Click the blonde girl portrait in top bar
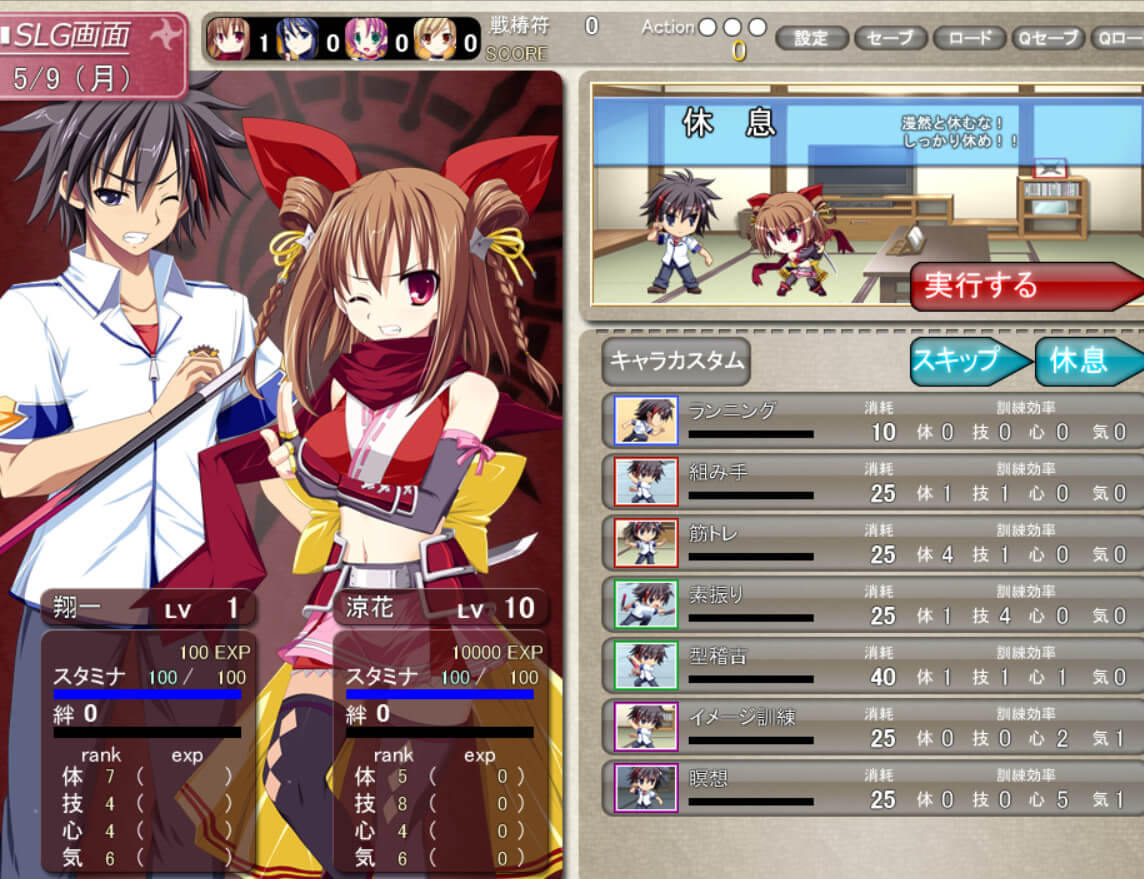 435,40
